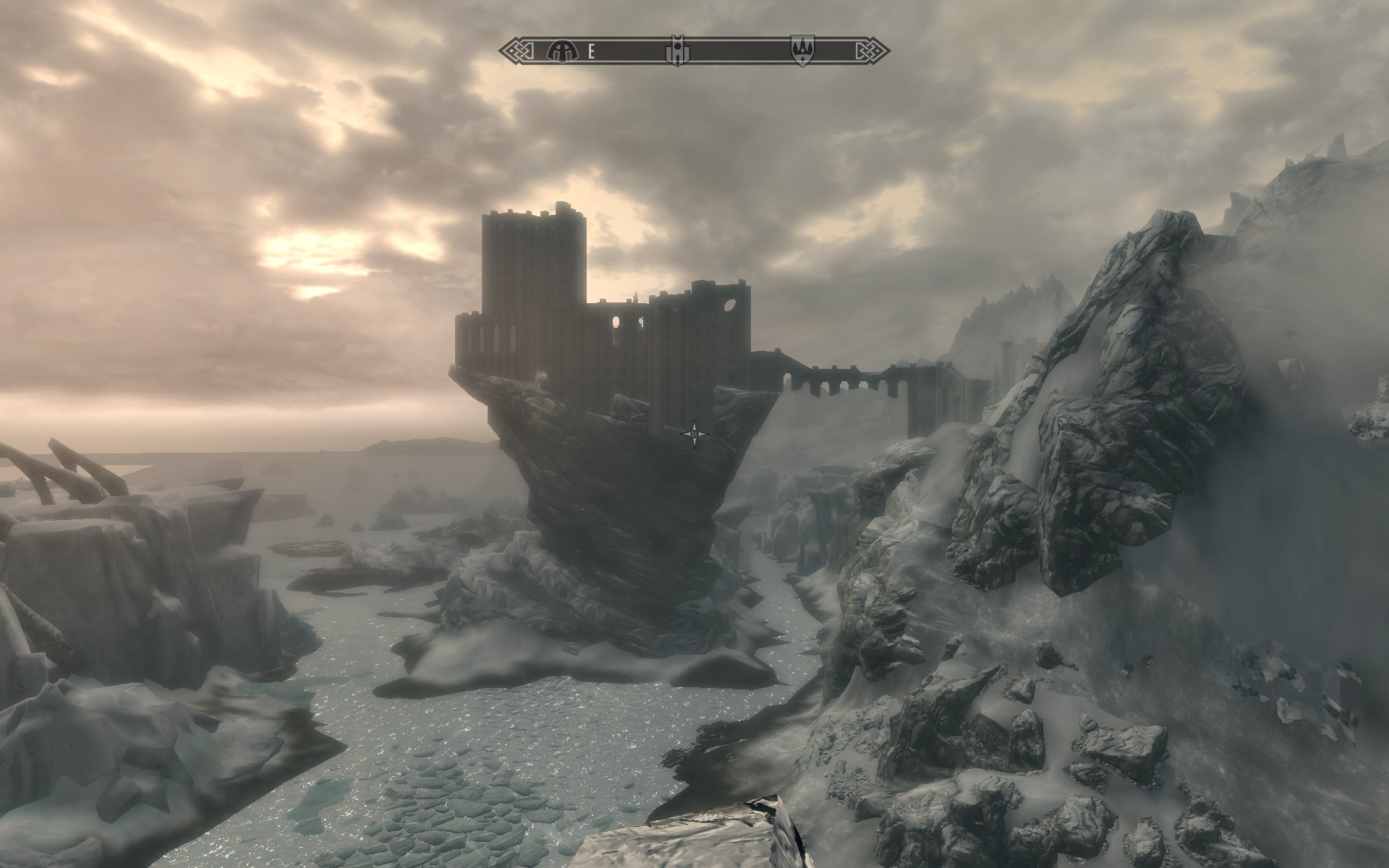This screenshot has width=1389, height=868.
Task: Click the dome-shaped marker on the compass
Action: click(558, 51)
